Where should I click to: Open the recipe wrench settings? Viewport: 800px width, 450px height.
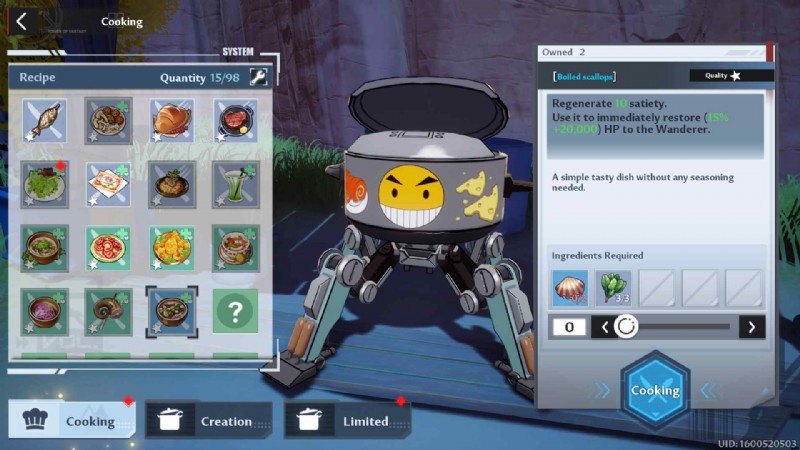(x=258, y=77)
